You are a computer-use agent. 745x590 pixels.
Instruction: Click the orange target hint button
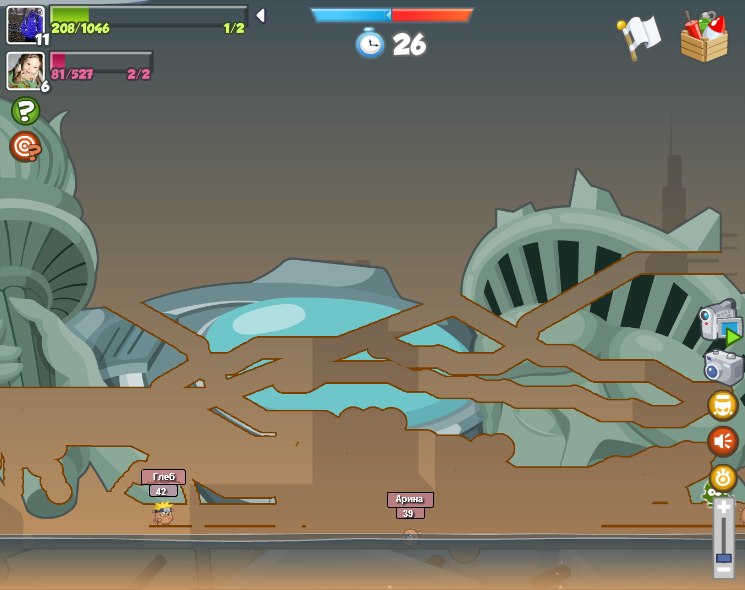[x=25, y=147]
